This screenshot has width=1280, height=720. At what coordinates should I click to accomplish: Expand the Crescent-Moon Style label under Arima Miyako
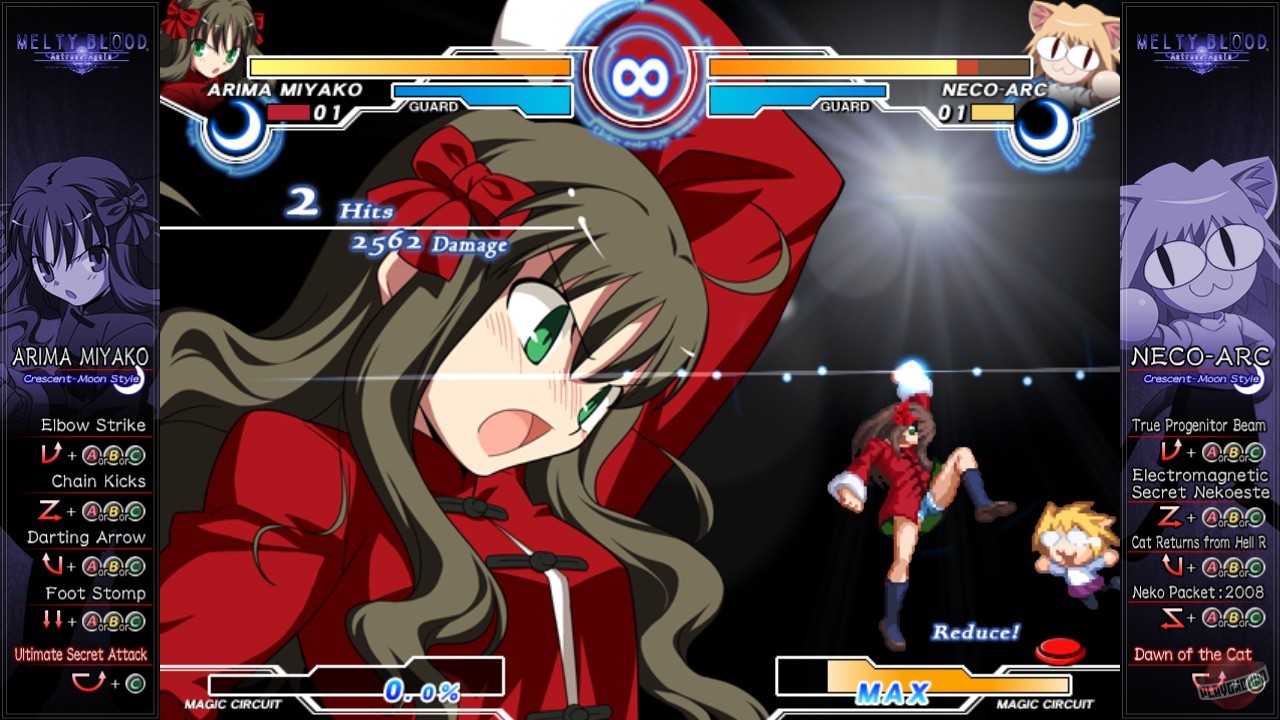click(x=80, y=380)
